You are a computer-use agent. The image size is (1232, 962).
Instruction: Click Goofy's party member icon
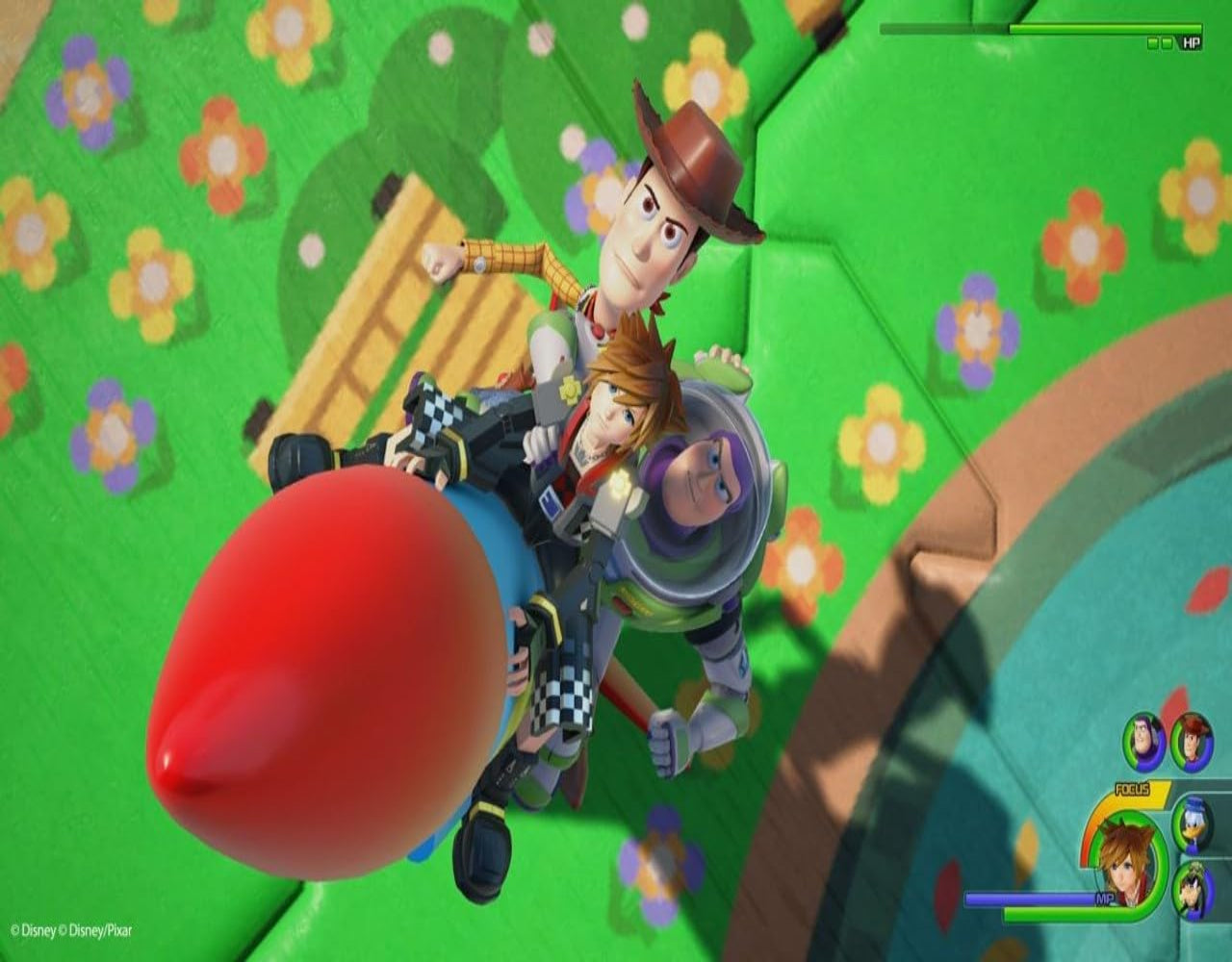pos(1193,892)
